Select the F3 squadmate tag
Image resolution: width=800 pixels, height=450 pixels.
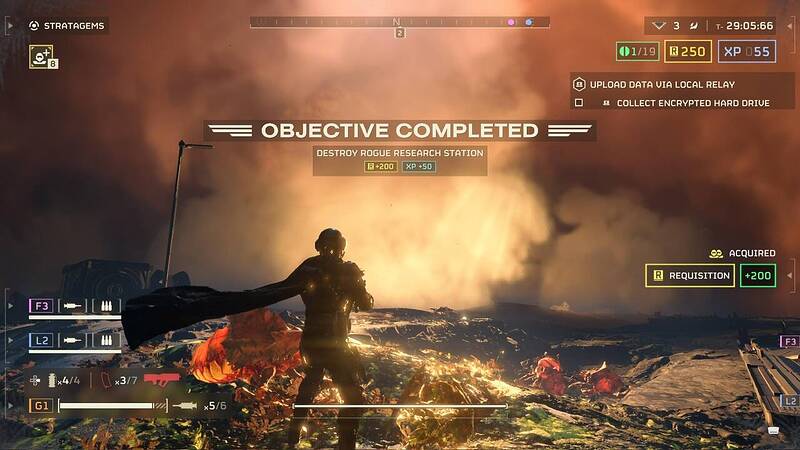41,306
